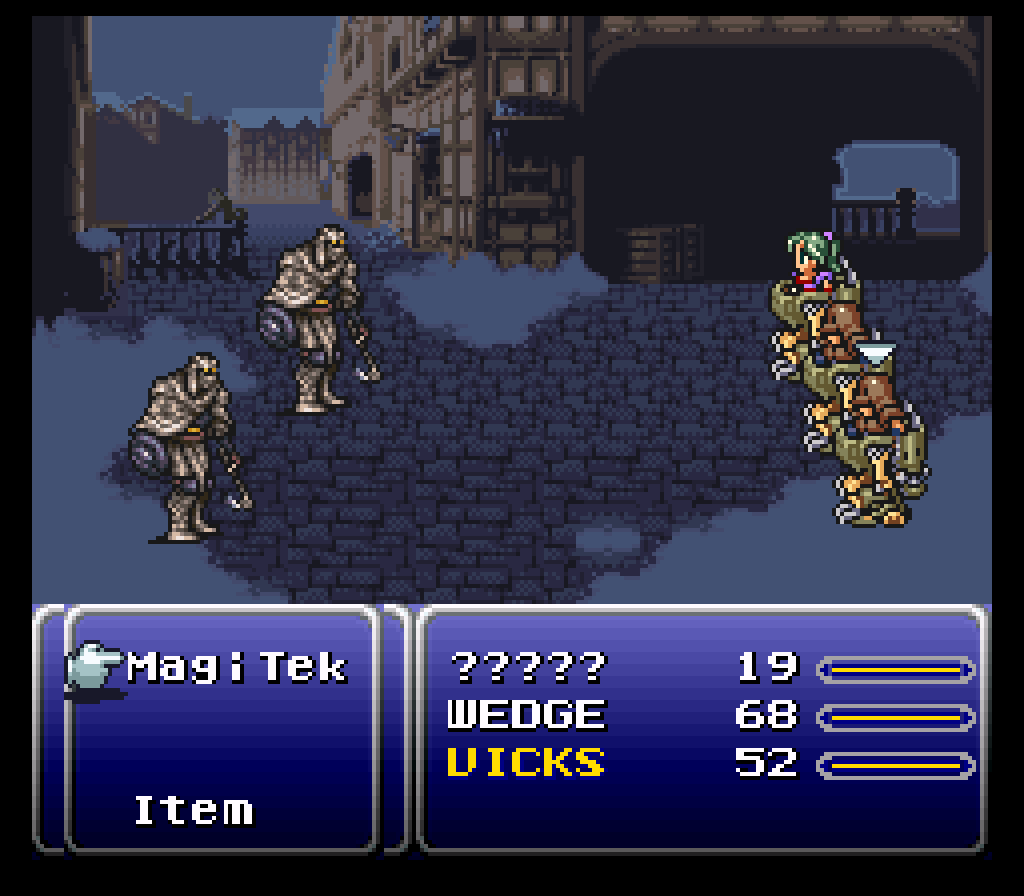1024x896 pixels.
Task: Pick WEDGE in the party list
Action: coord(526,715)
